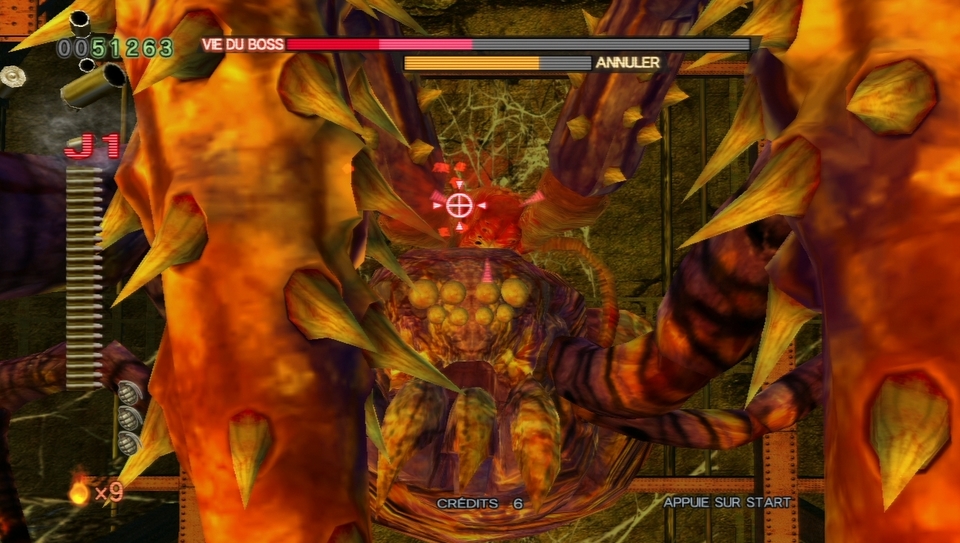Select the J1 player indicator
Image resolution: width=960 pixels, height=543 pixels.
[x=92, y=148]
